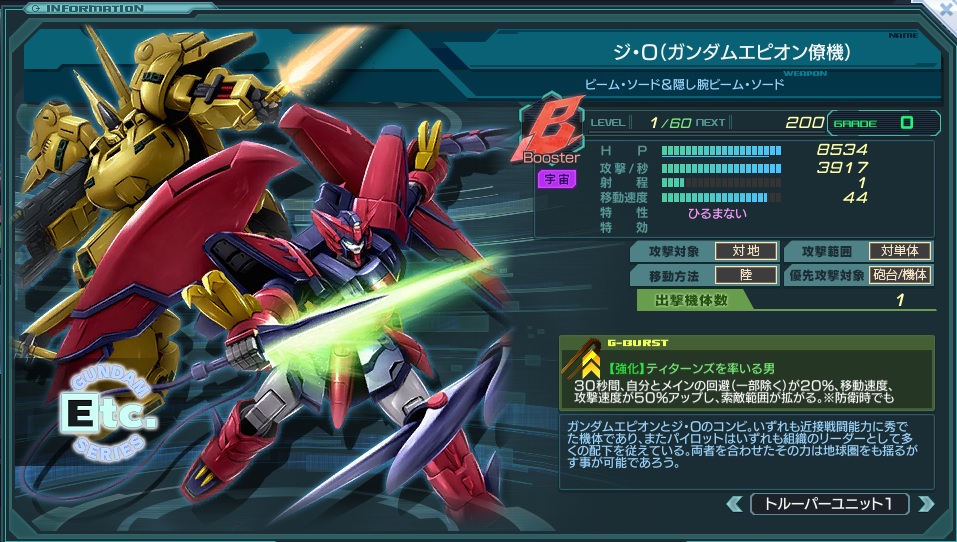The width and height of the screenshot is (957, 542).
Task: Go to the previous trooper unit arrow
Action: [735, 504]
